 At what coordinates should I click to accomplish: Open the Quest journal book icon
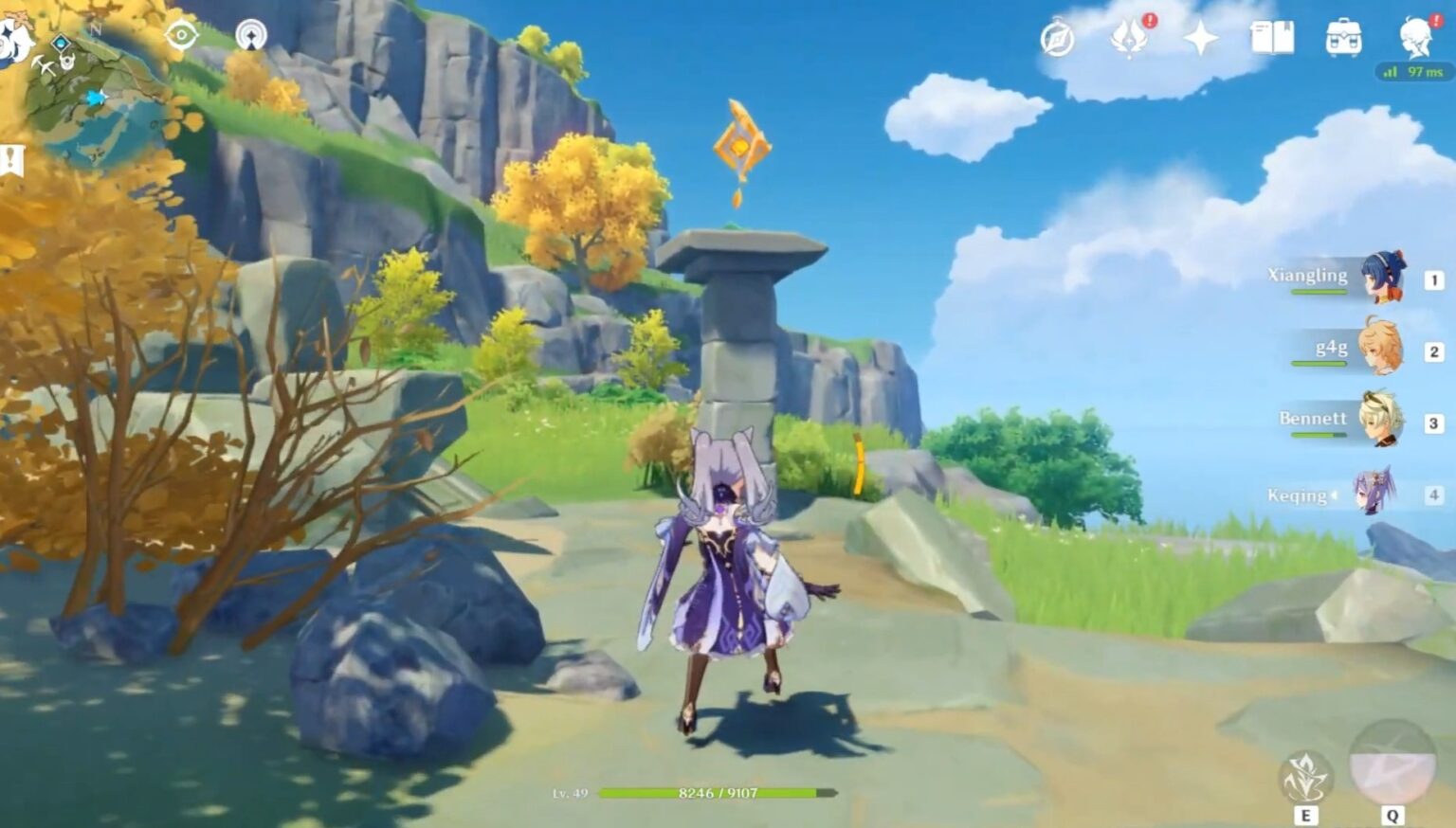point(1275,38)
